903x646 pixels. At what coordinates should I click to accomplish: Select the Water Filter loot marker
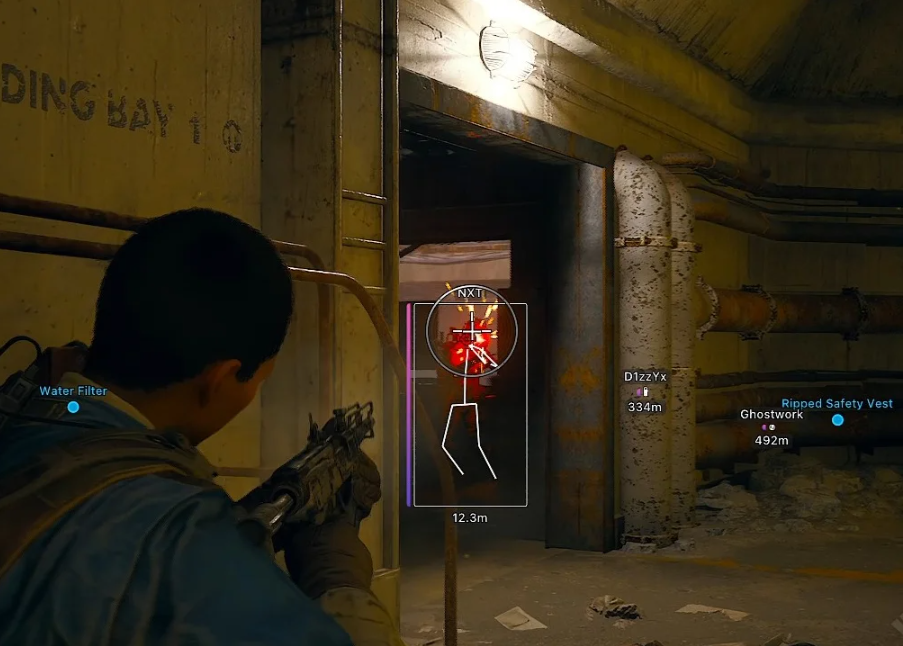tap(73, 407)
